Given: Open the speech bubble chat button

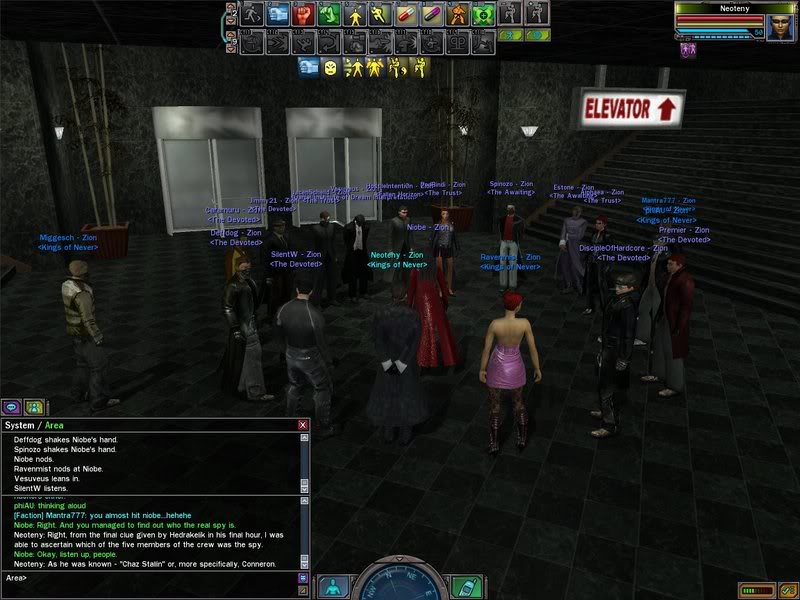Looking at the screenshot, I should 11,407.
